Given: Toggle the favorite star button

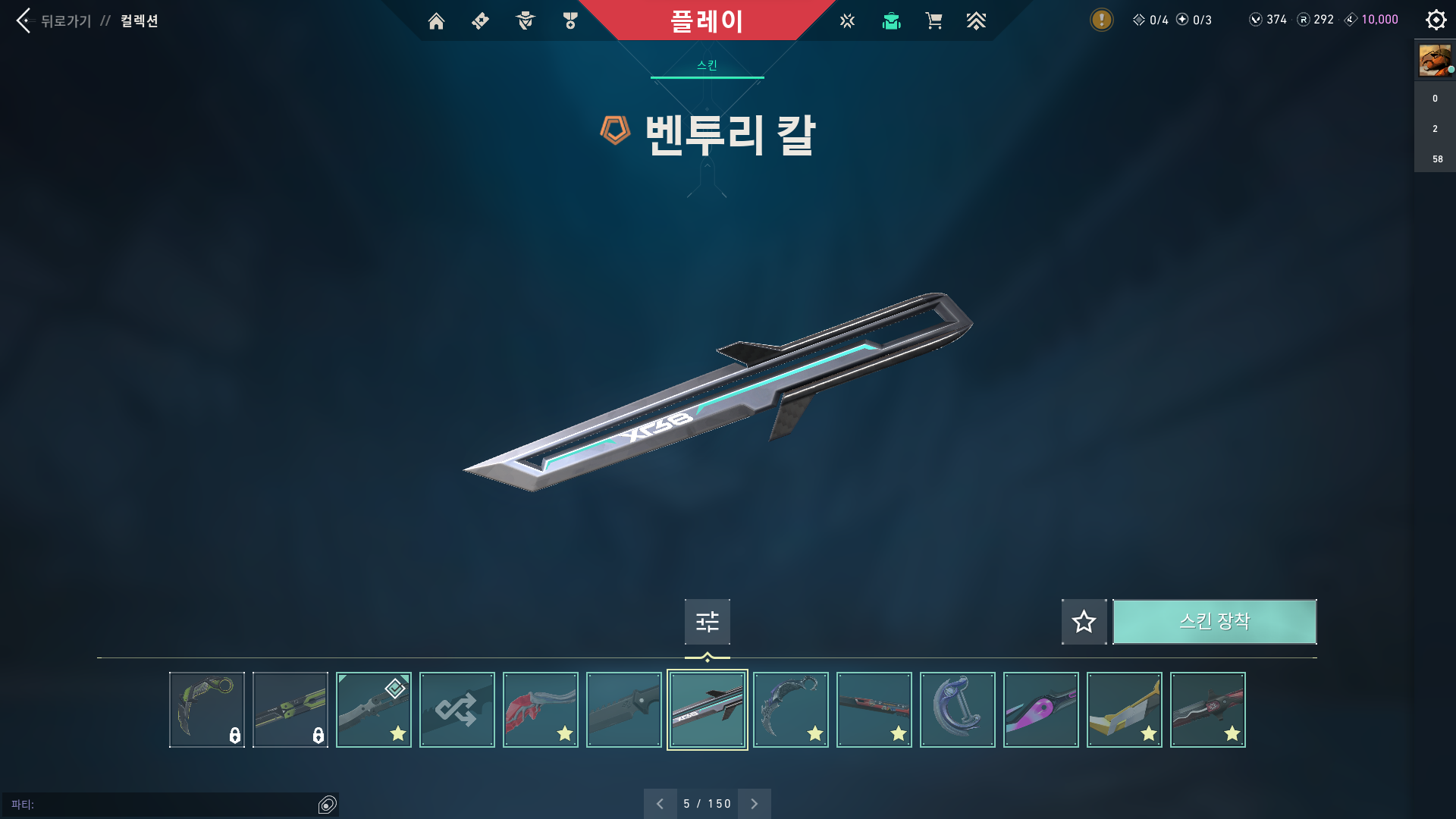Looking at the screenshot, I should coord(1084,622).
